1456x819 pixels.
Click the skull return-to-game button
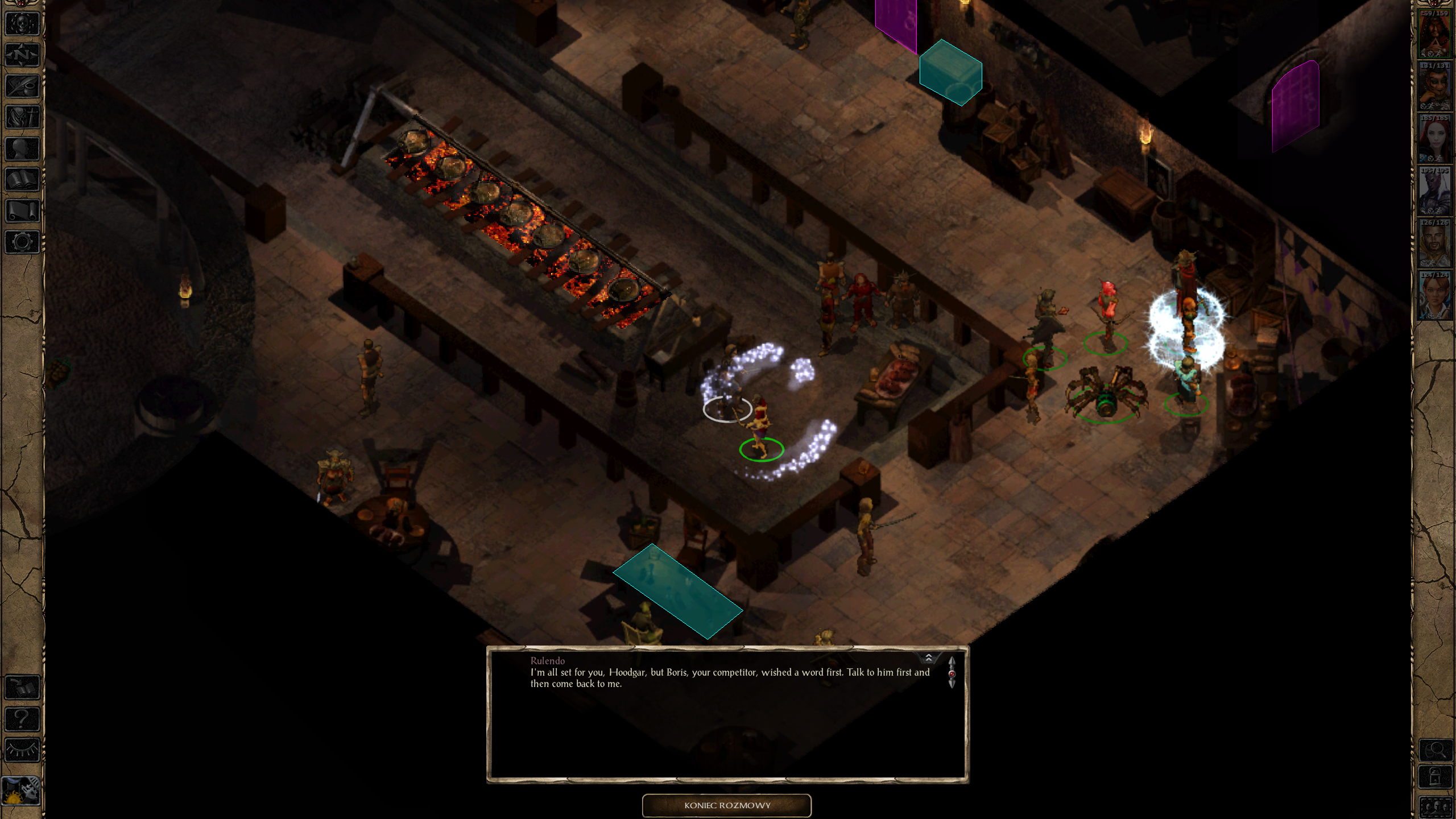point(22,24)
